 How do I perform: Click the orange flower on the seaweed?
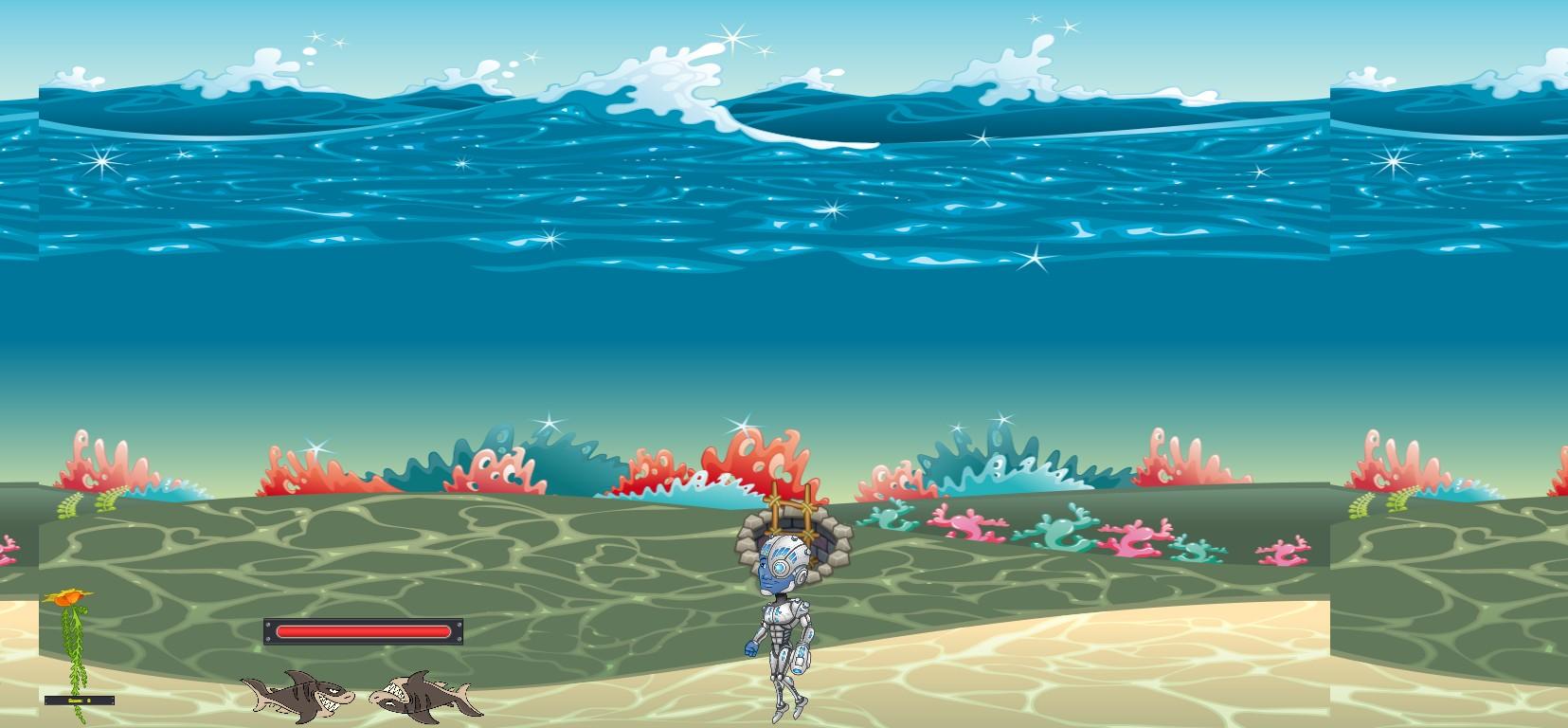66,597
